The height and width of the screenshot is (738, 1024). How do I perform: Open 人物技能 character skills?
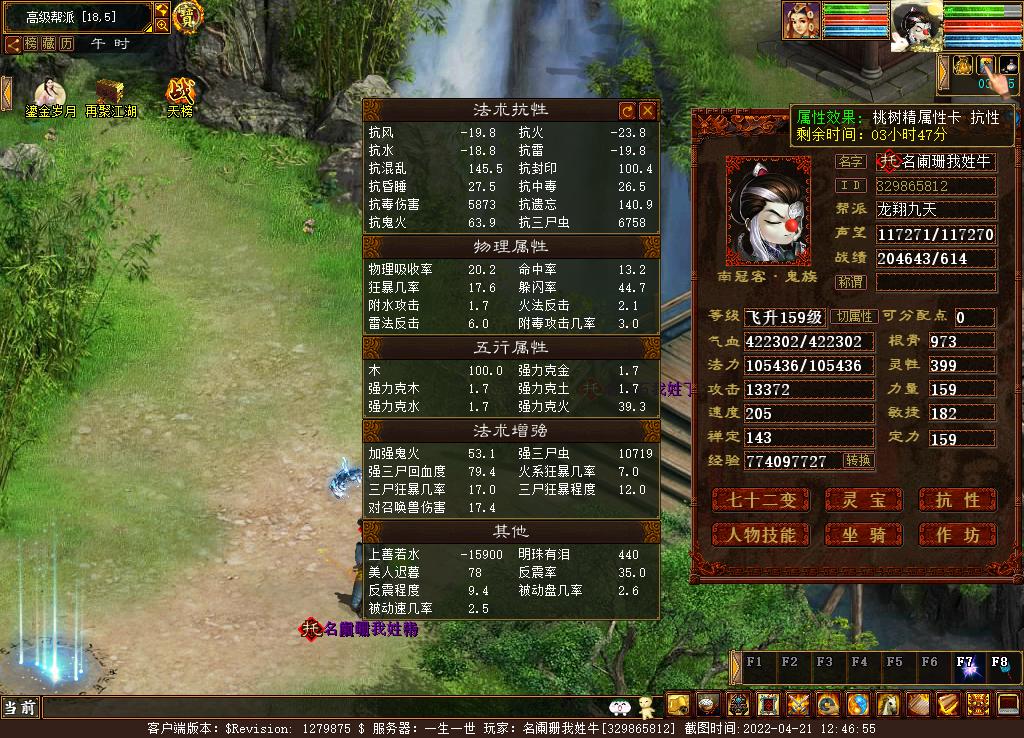point(760,535)
